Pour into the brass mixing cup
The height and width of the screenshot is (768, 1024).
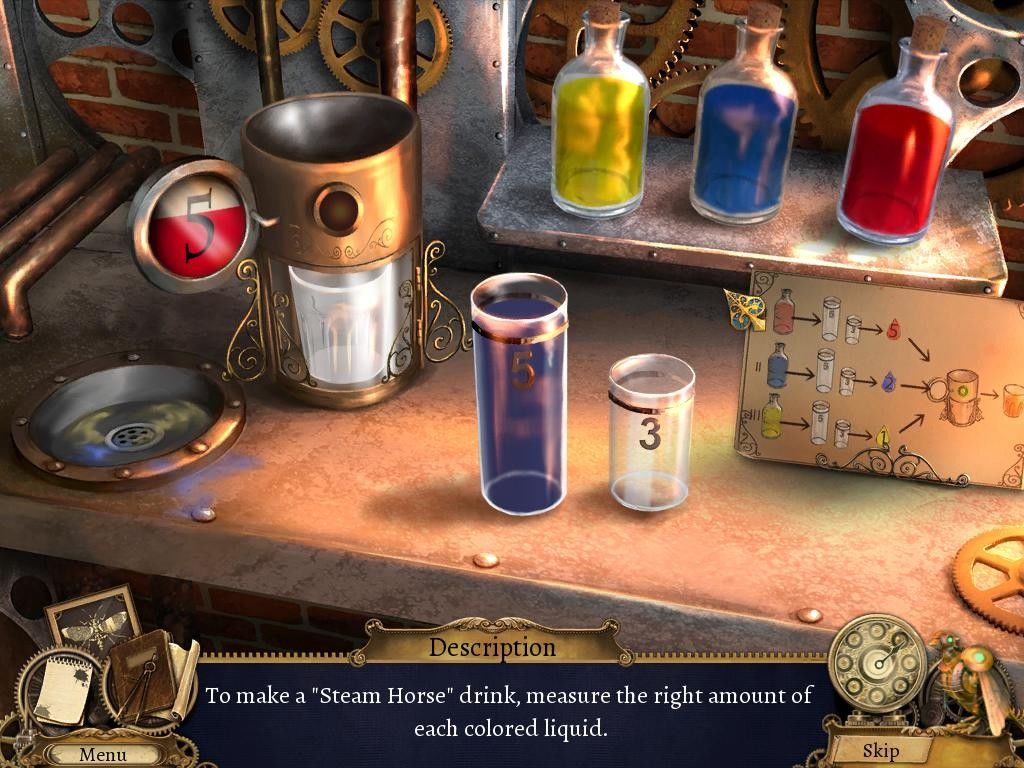coord(330,250)
